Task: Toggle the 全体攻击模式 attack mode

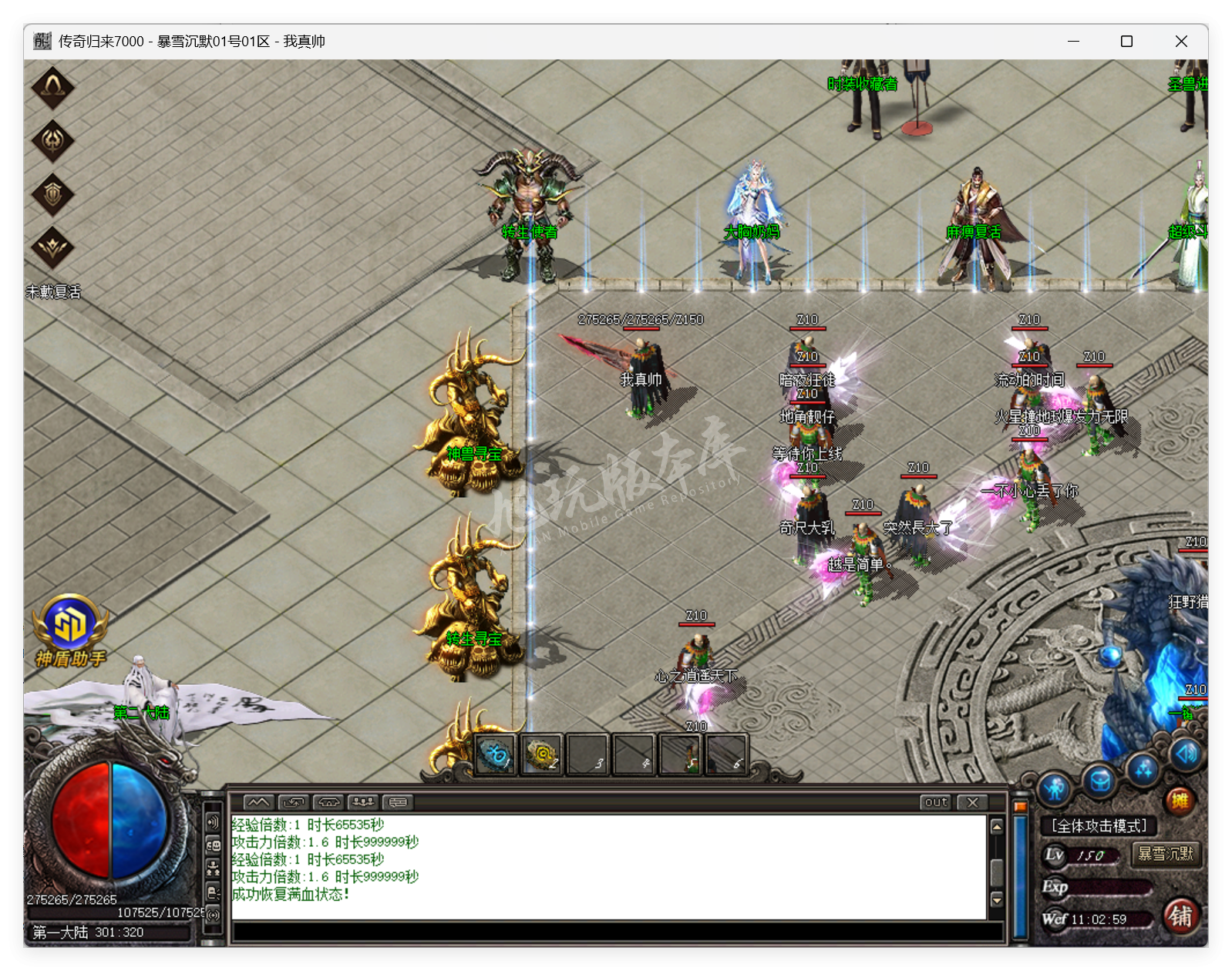Action: [x=1099, y=825]
